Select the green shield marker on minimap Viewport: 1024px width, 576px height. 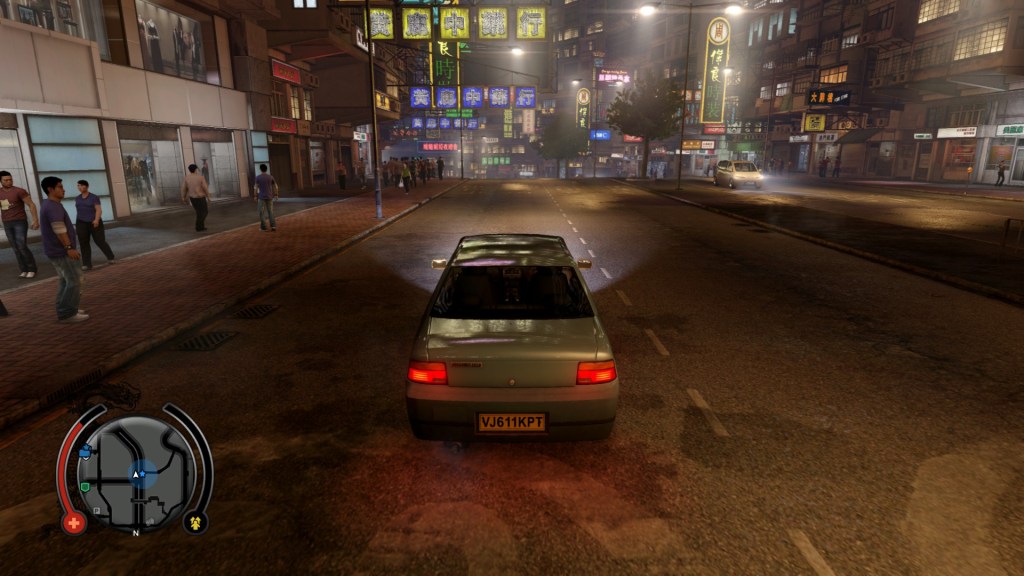coord(86,487)
